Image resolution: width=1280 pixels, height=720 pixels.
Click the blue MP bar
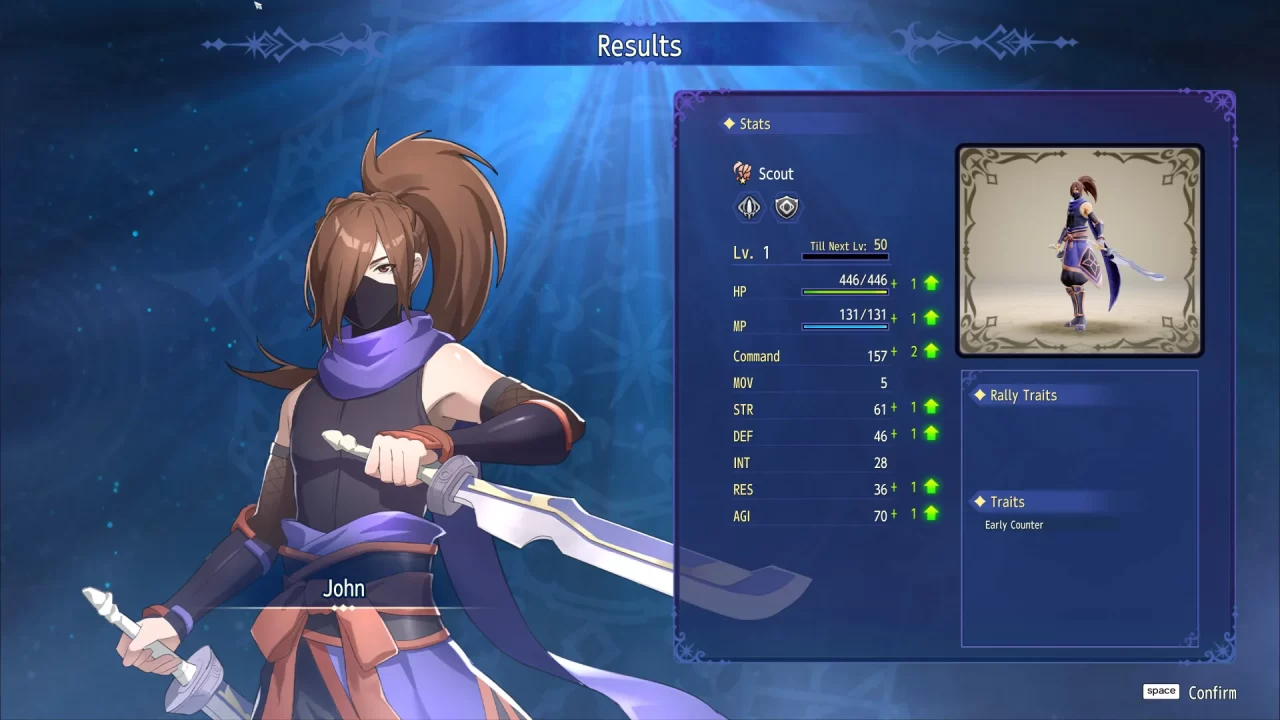845,328
